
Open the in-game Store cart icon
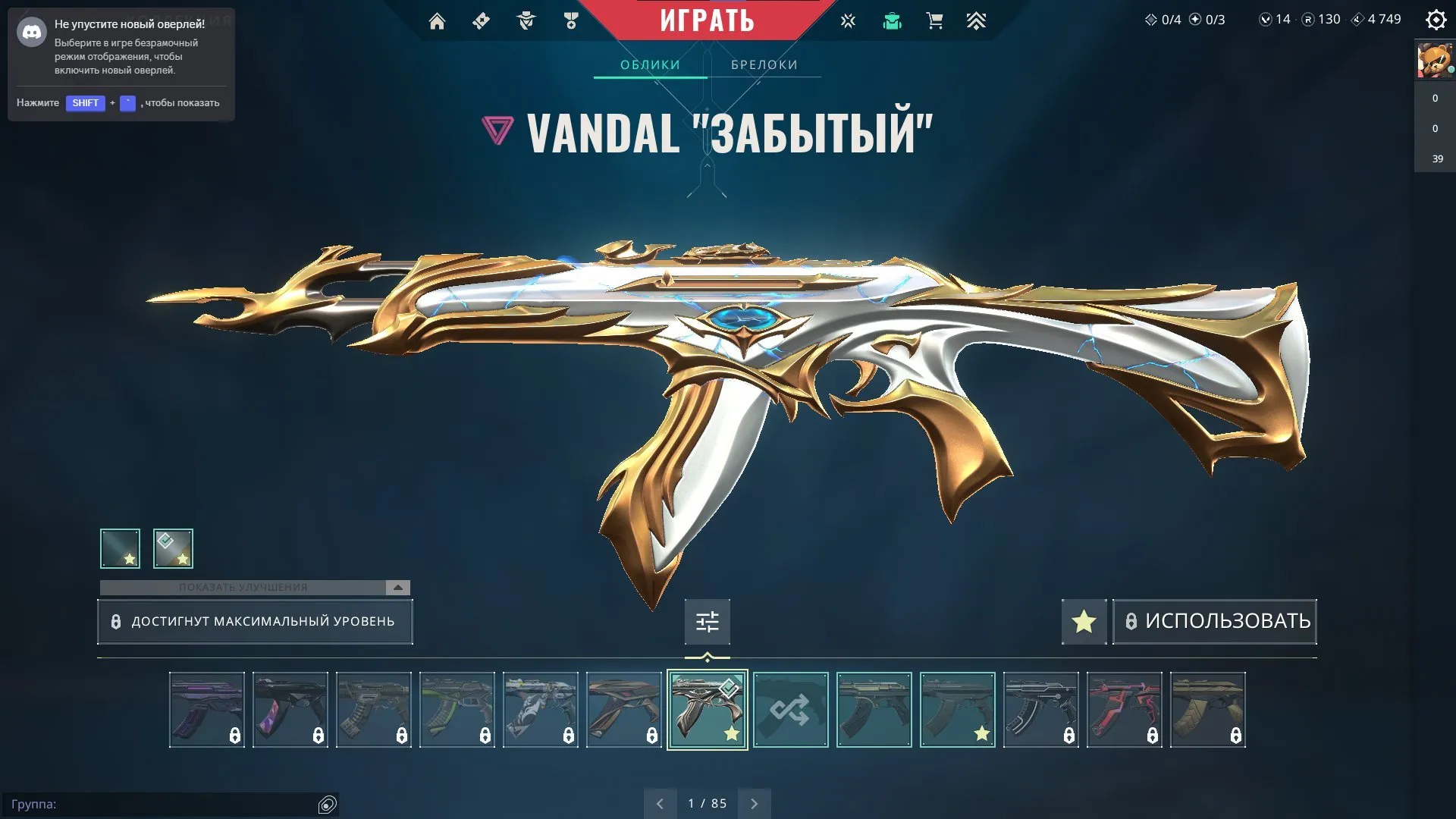934,20
